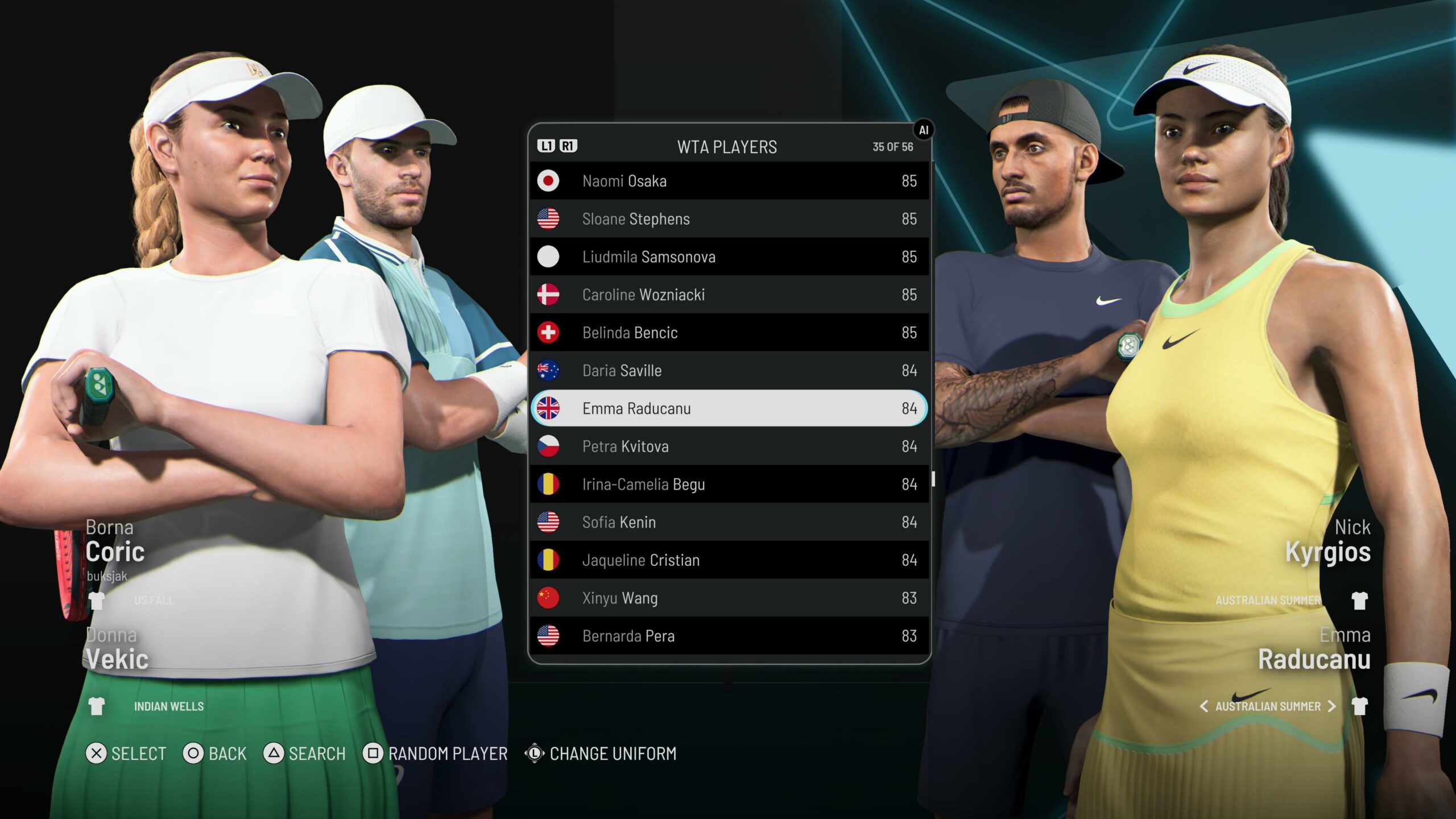The width and height of the screenshot is (1456, 819).
Task: Click the SELECT option in the footer
Action: [x=126, y=754]
